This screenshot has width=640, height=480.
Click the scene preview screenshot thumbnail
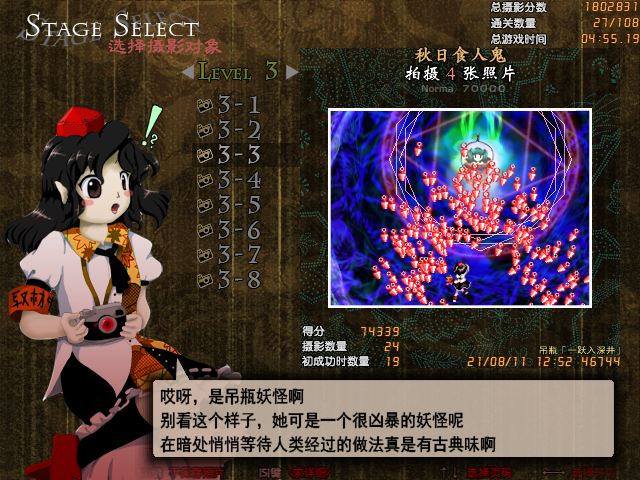click(x=459, y=207)
